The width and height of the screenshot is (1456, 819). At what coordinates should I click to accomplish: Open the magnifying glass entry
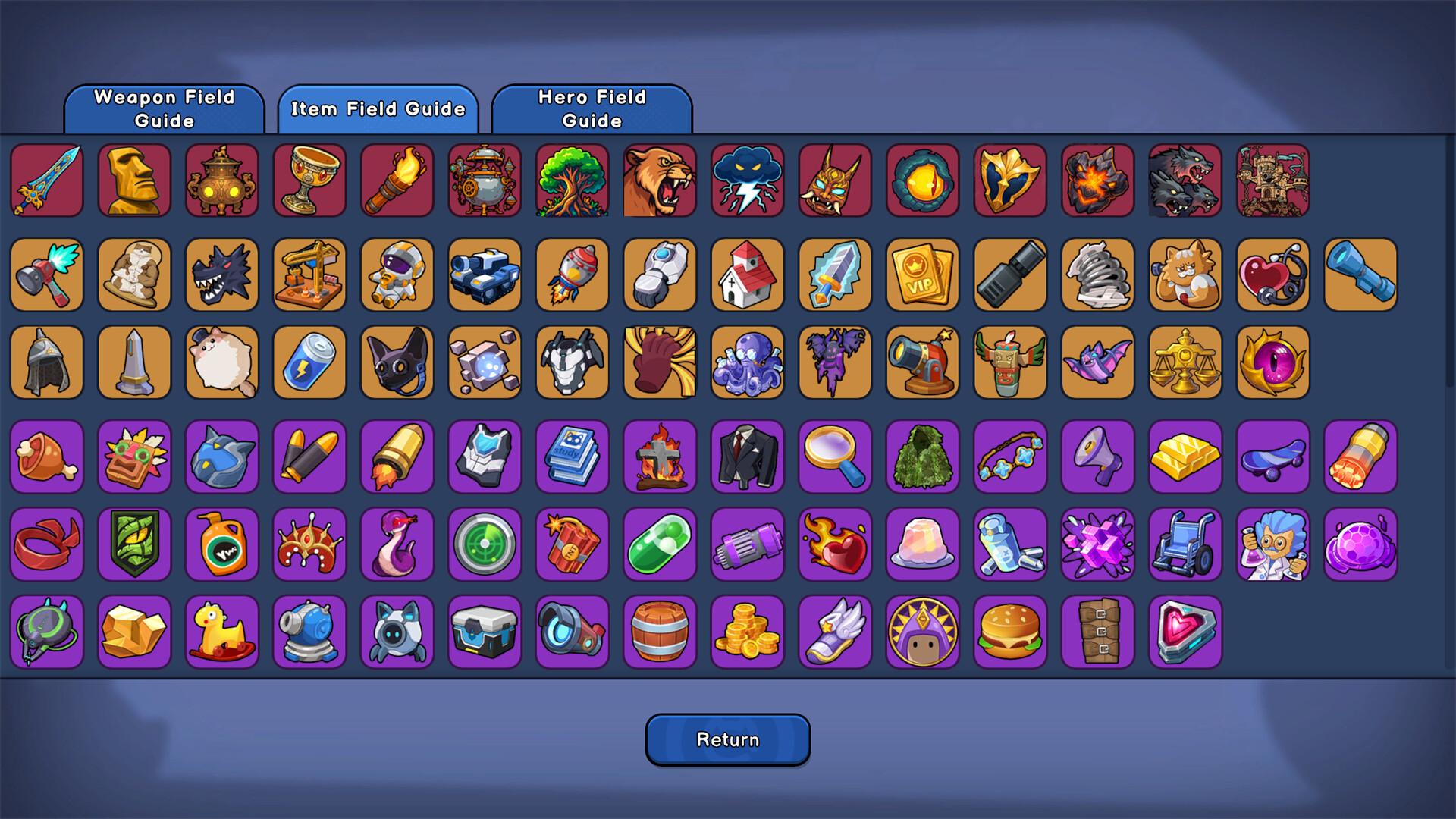[834, 457]
